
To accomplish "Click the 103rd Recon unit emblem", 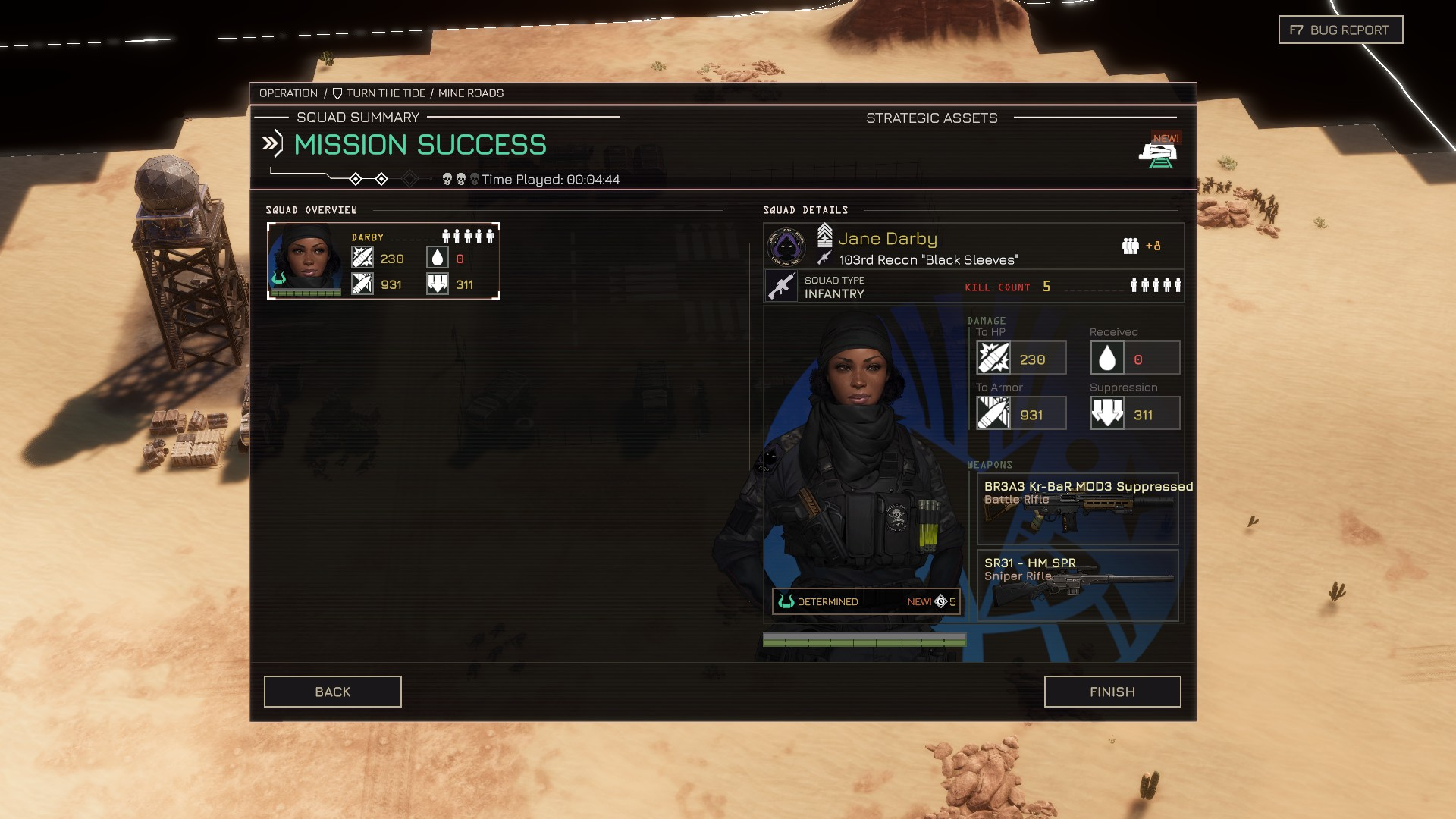I will pos(786,246).
